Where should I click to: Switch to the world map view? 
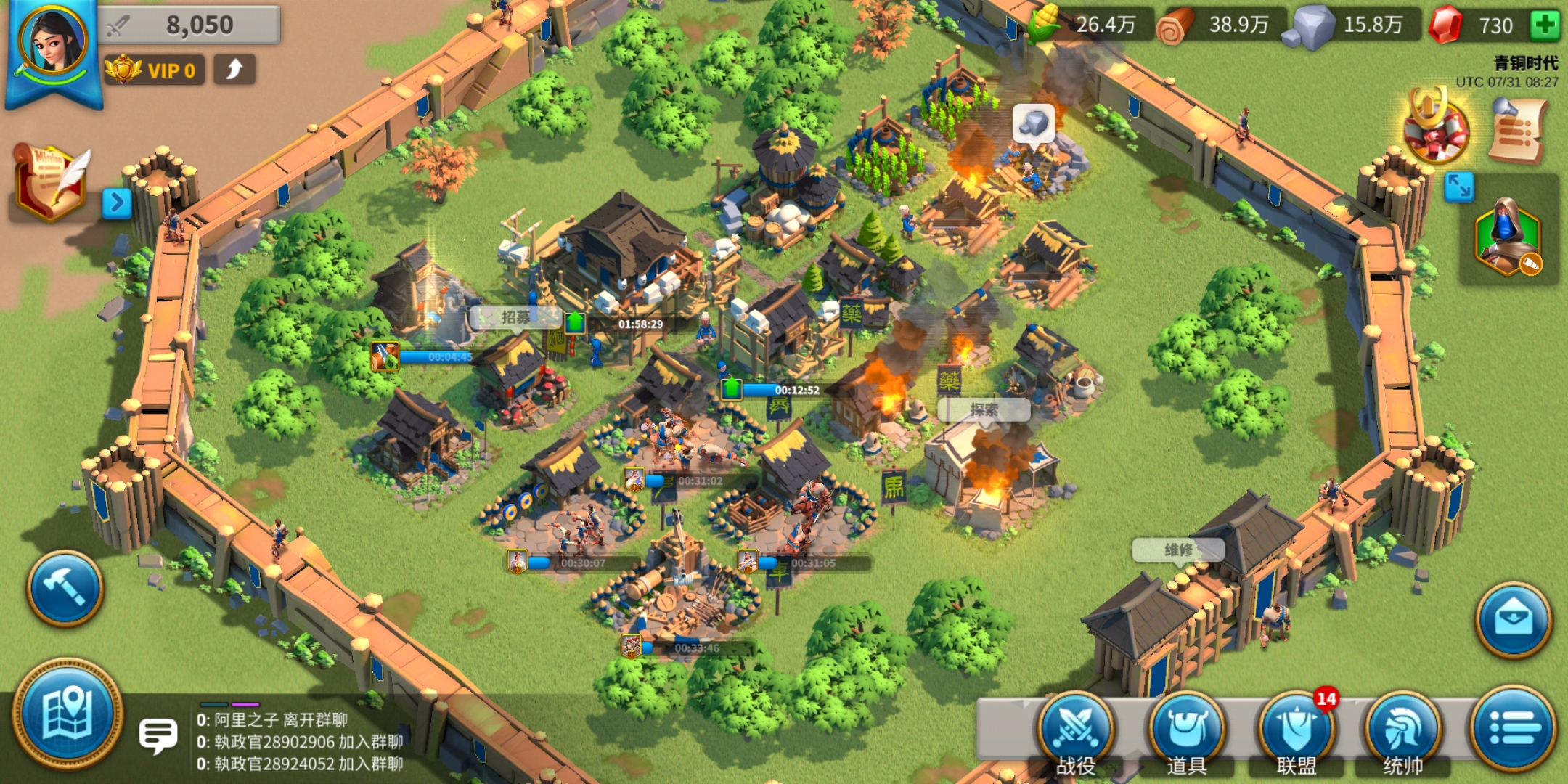tap(68, 713)
